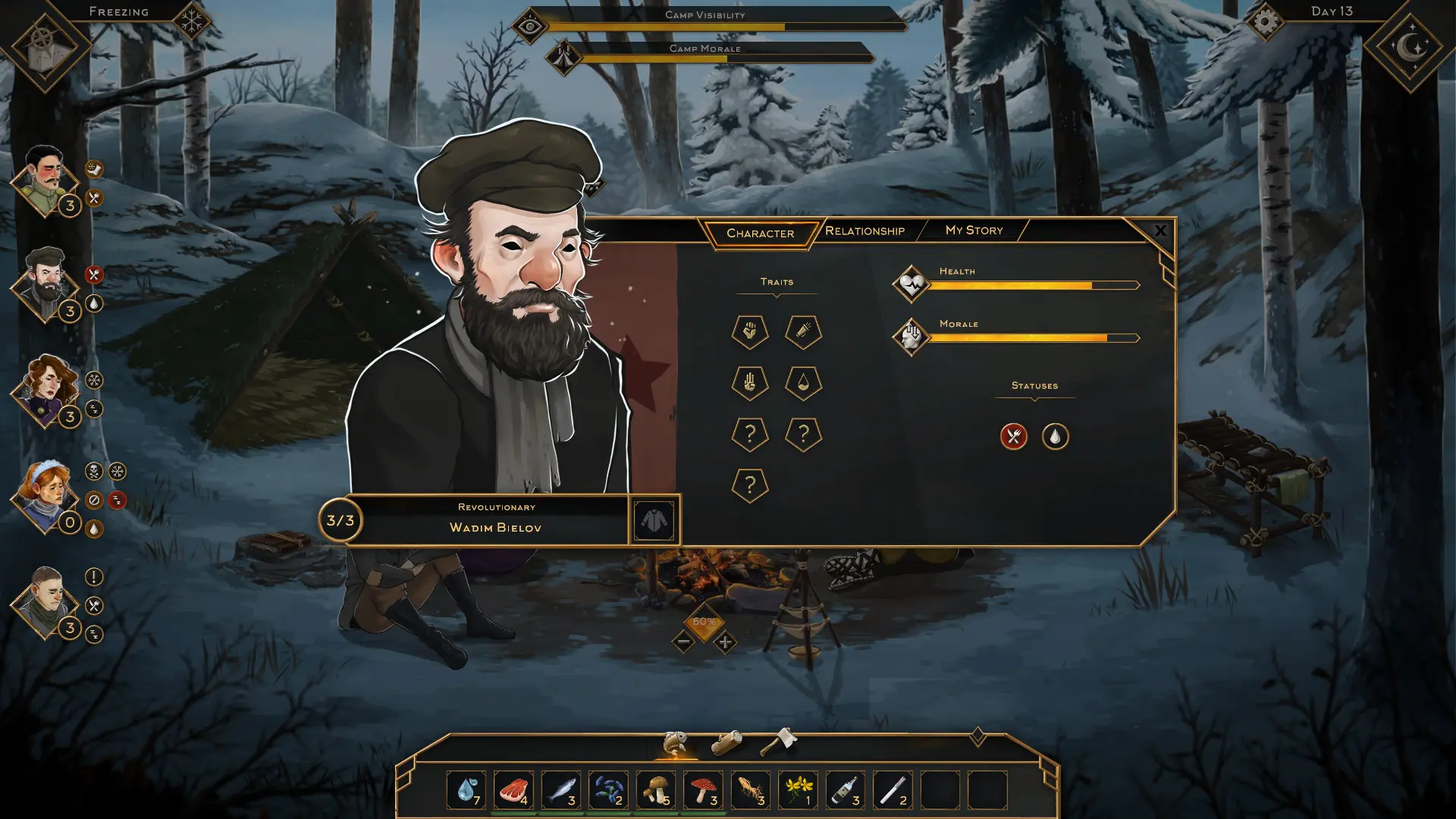Viewport: 1456px width, 819px height.
Task: Select the yellow flower herb slot
Action: click(798, 790)
